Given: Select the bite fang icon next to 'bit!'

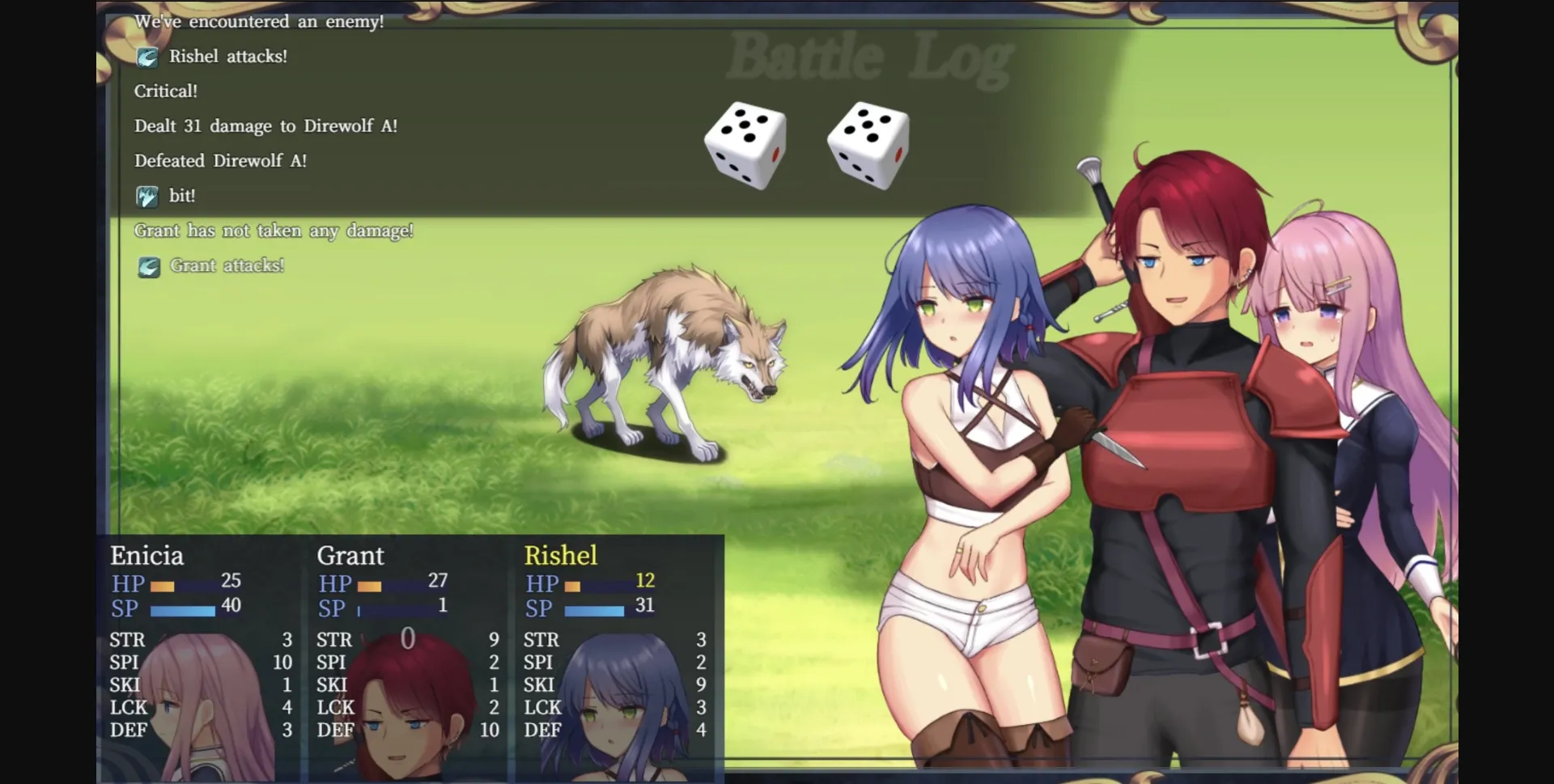Looking at the screenshot, I should tap(148, 195).
